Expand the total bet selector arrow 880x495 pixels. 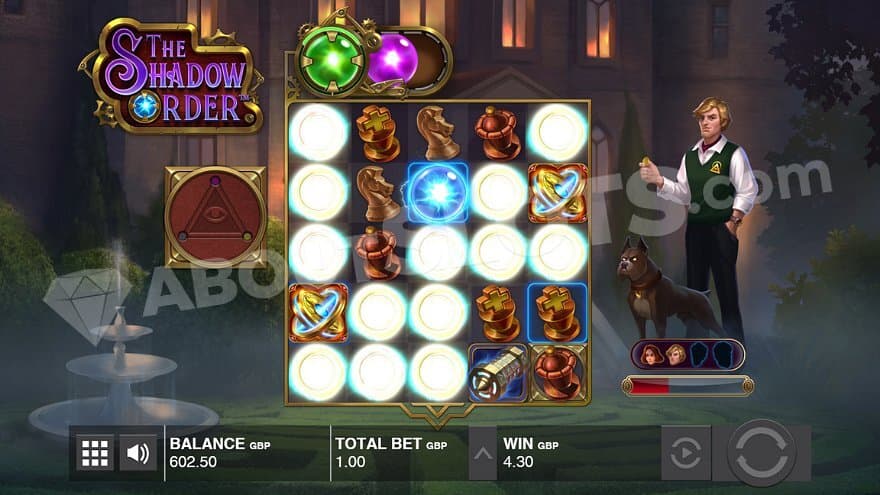coord(482,453)
